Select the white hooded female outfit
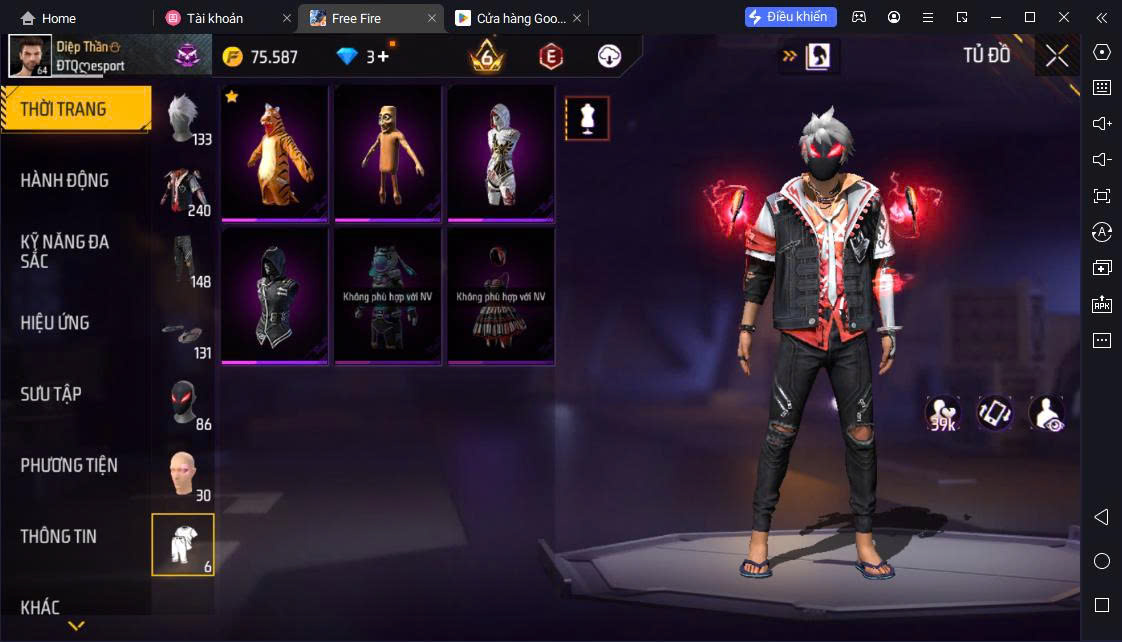1122x642 pixels. (x=501, y=153)
